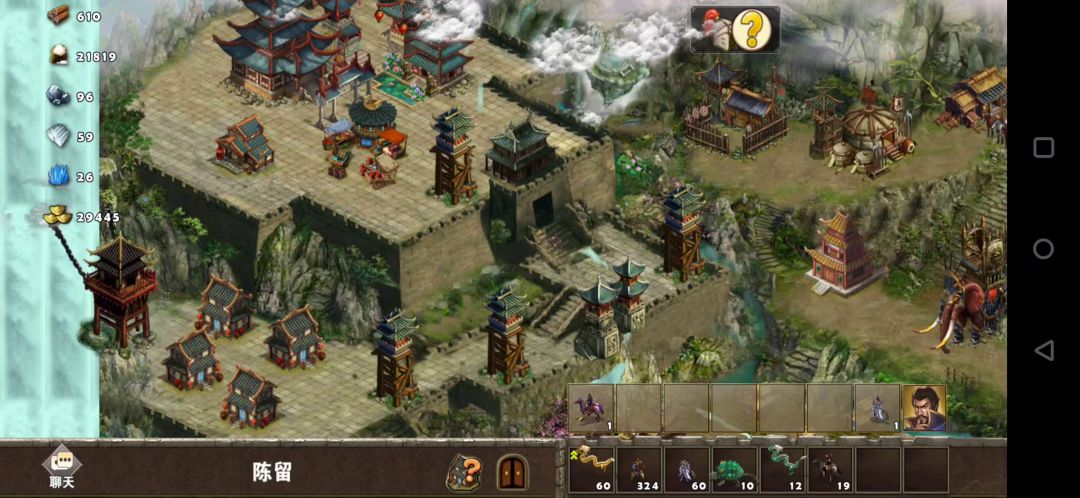Select the purple cavalry unit slot
The image size is (1080, 498).
[591, 408]
